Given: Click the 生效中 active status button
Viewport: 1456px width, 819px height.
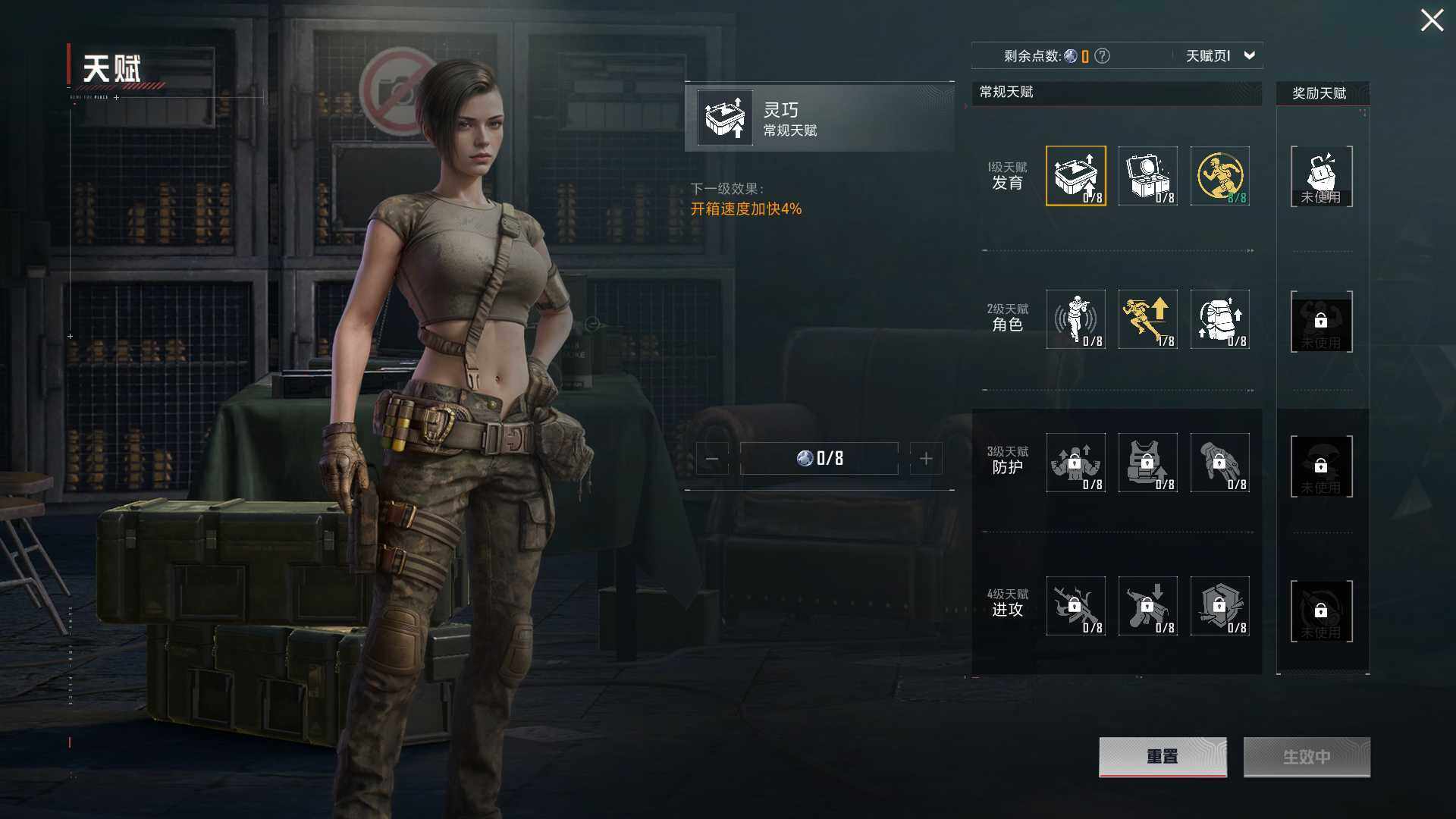Looking at the screenshot, I should coord(1306,757).
